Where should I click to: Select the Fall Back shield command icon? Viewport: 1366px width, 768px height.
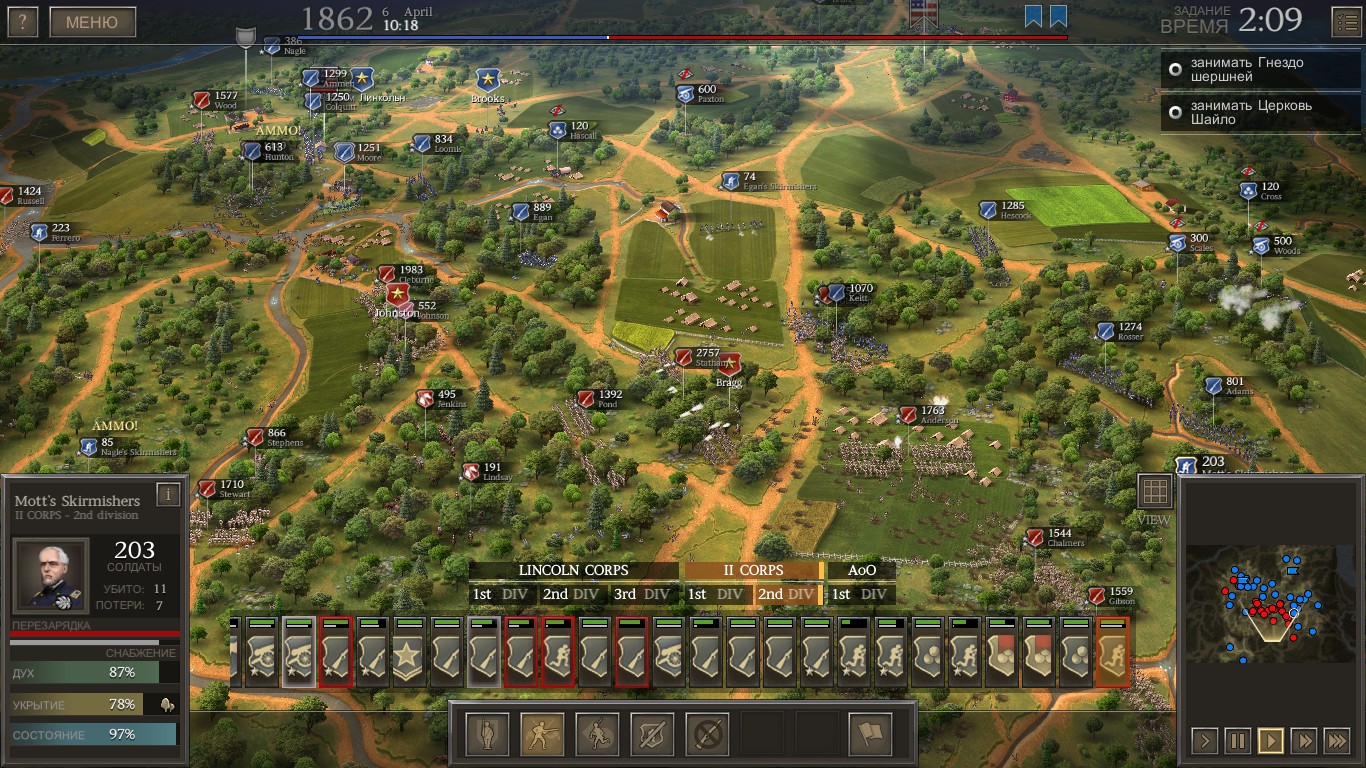click(x=652, y=732)
